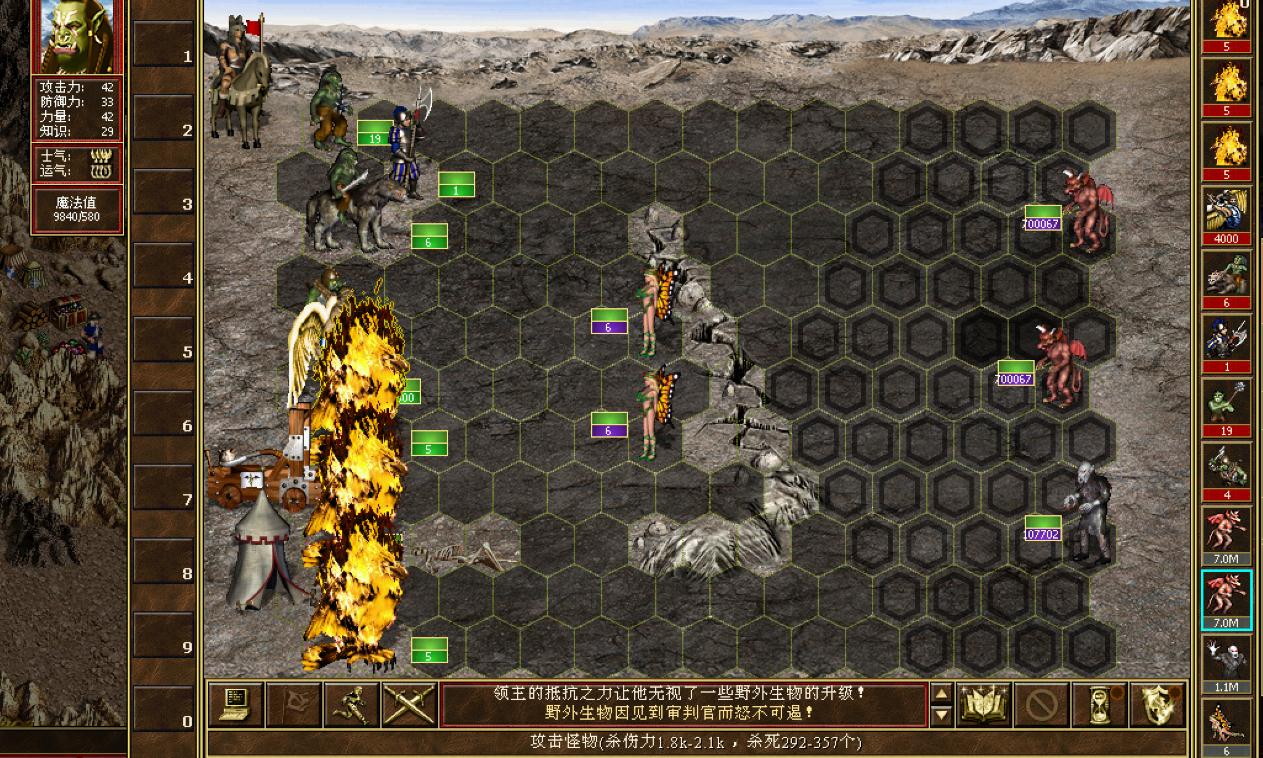
Task: Open the system options computer button
Action: pos(237,705)
